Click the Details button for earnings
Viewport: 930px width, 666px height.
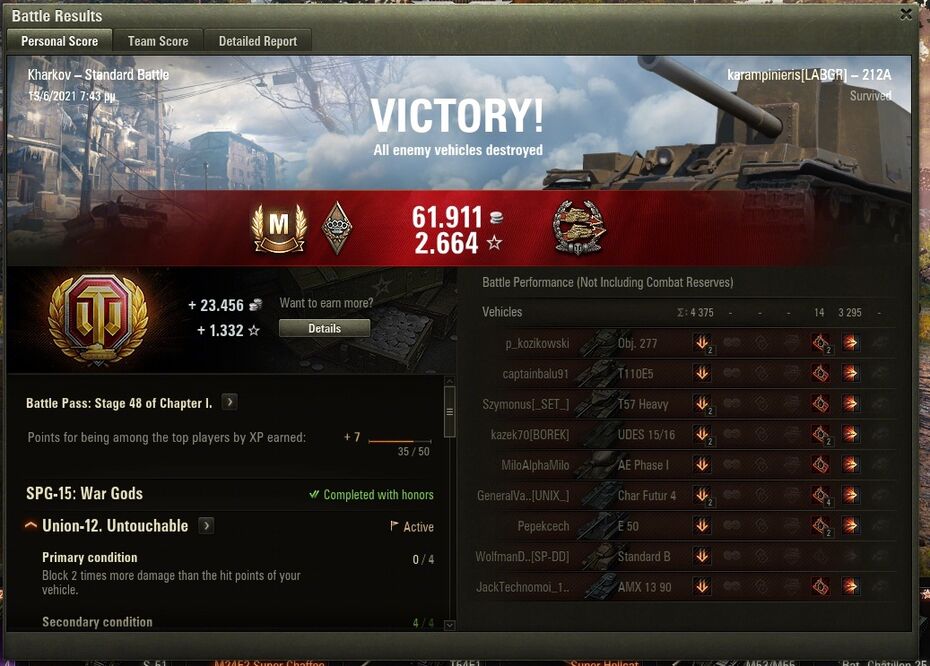[x=324, y=328]
